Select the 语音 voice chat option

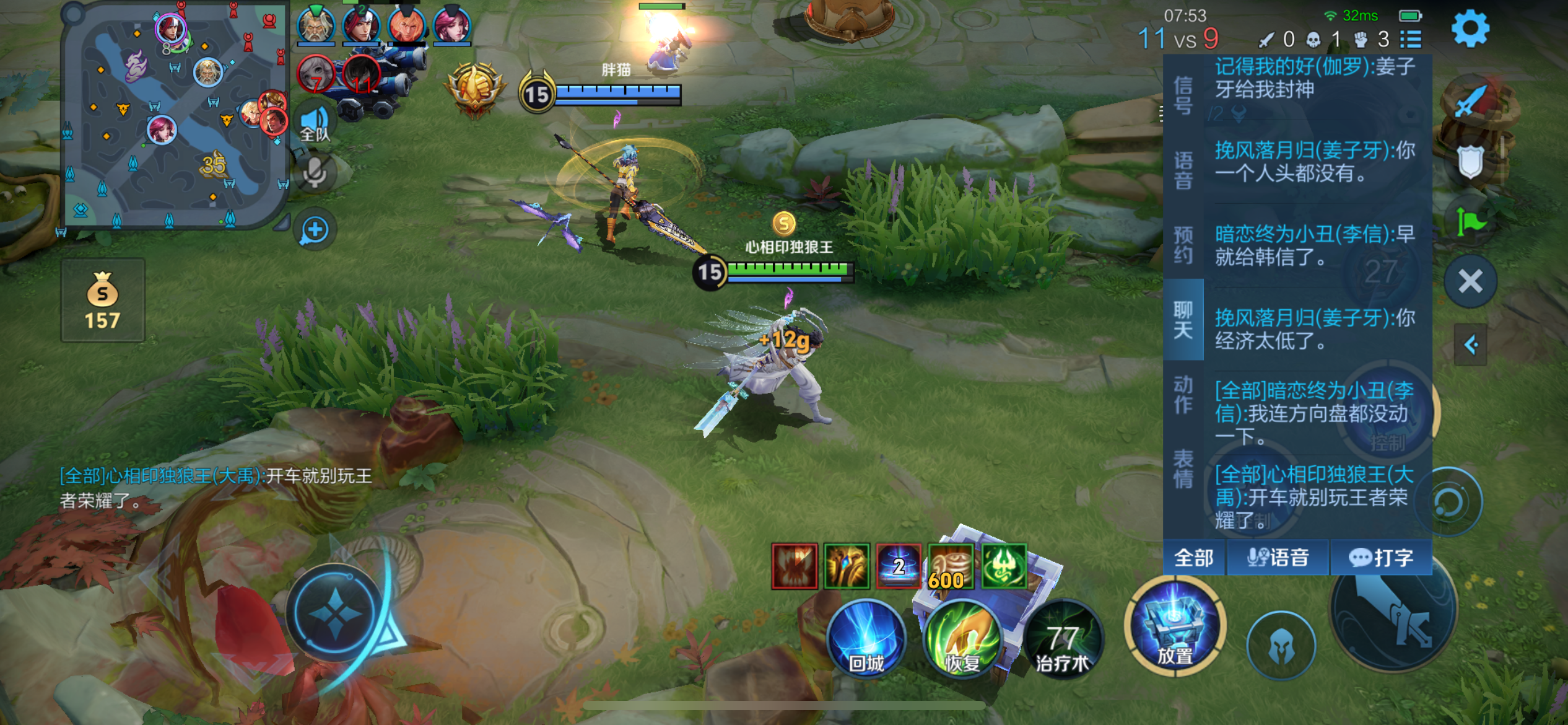[x=1278, y=558]
